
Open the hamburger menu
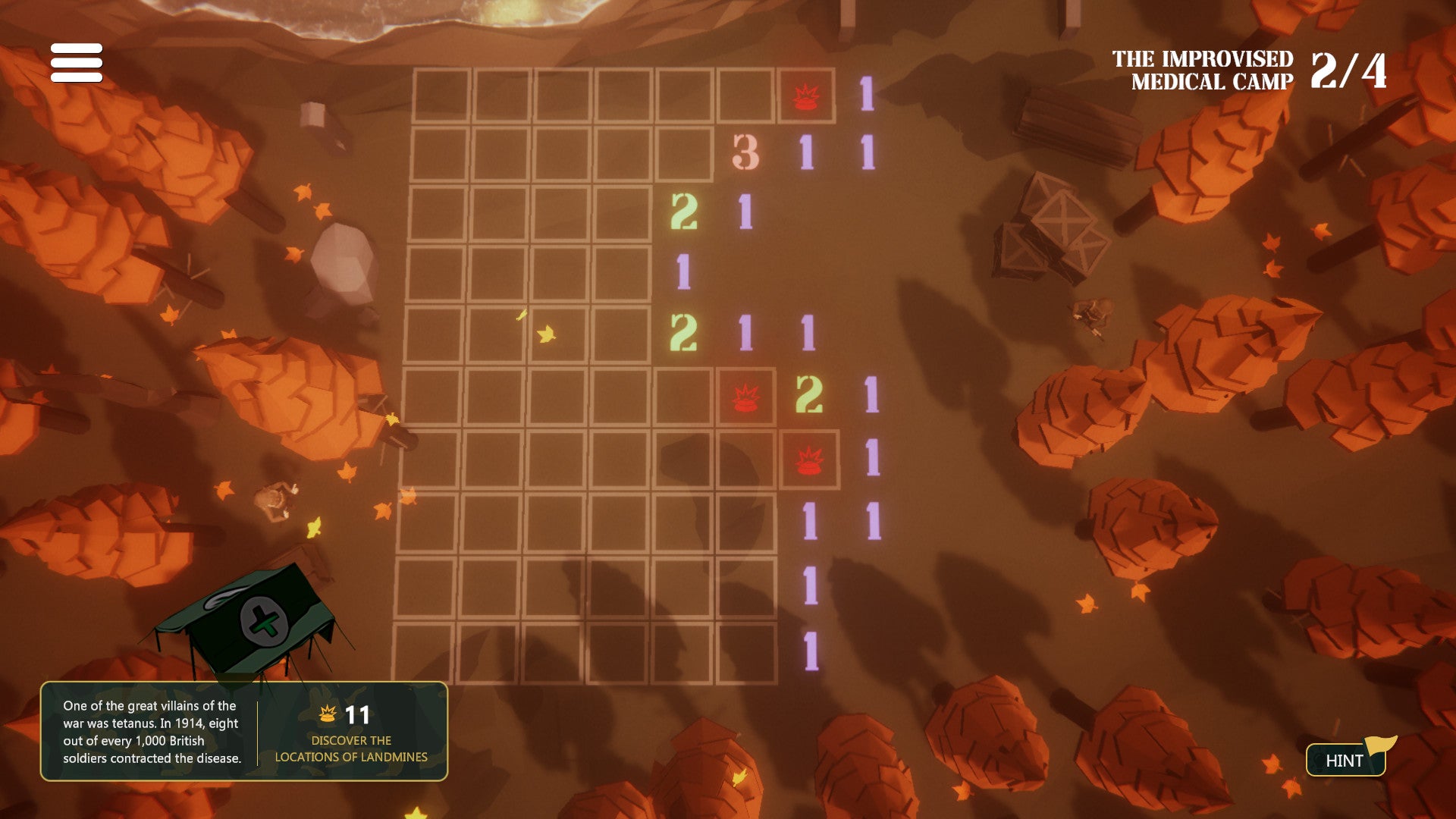click(77, 62)
